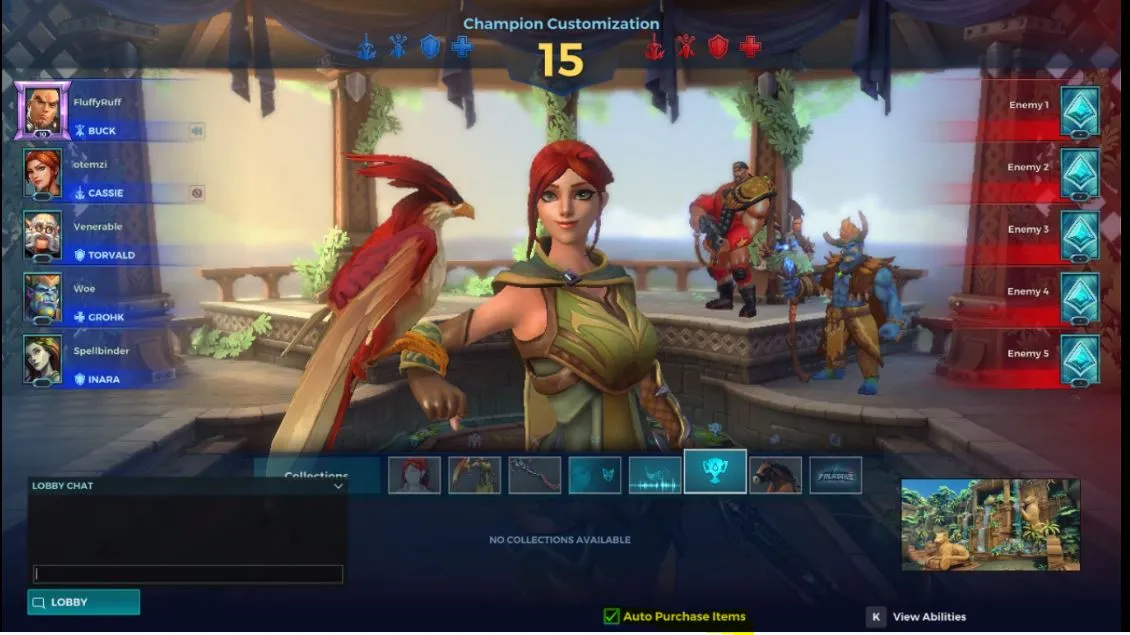Focus the lobby chat text field
This screenshot has height=635, width=1130.
[188, 574]
